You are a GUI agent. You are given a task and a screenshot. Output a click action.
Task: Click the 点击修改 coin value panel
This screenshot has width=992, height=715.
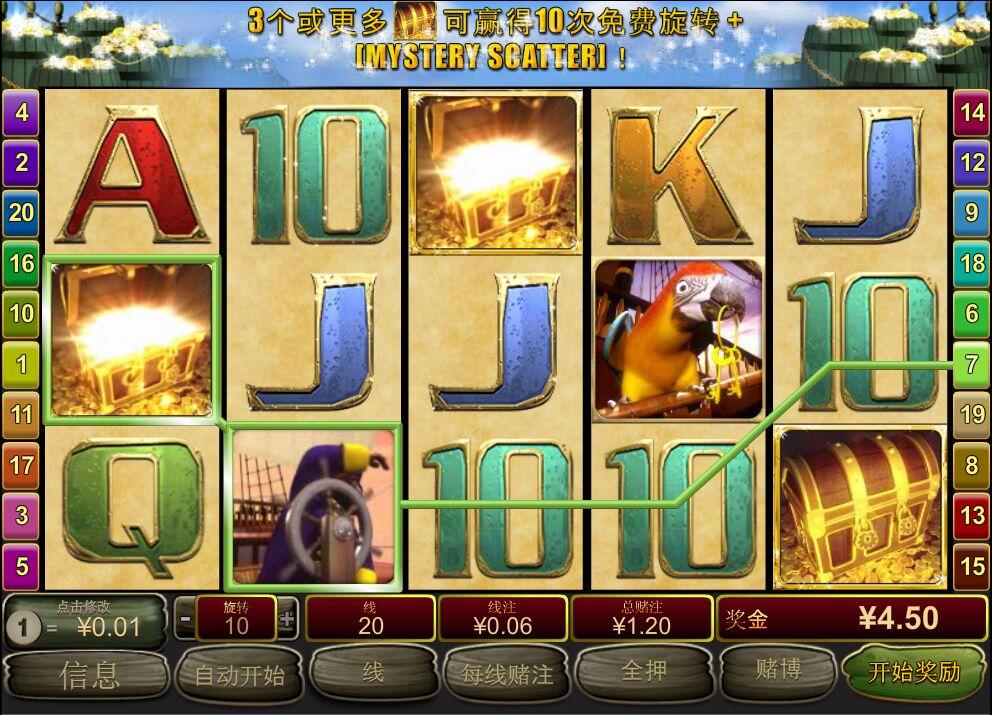86,620
